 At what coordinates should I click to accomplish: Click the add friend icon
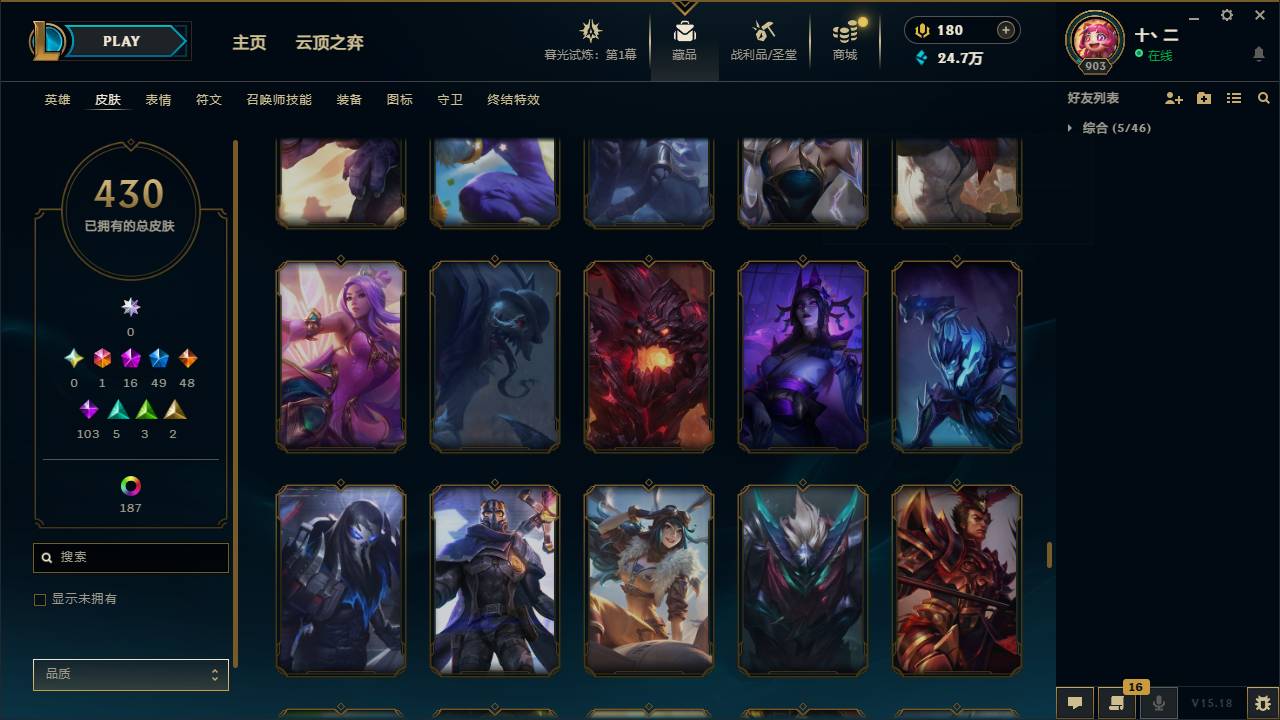coord(1171,98)
